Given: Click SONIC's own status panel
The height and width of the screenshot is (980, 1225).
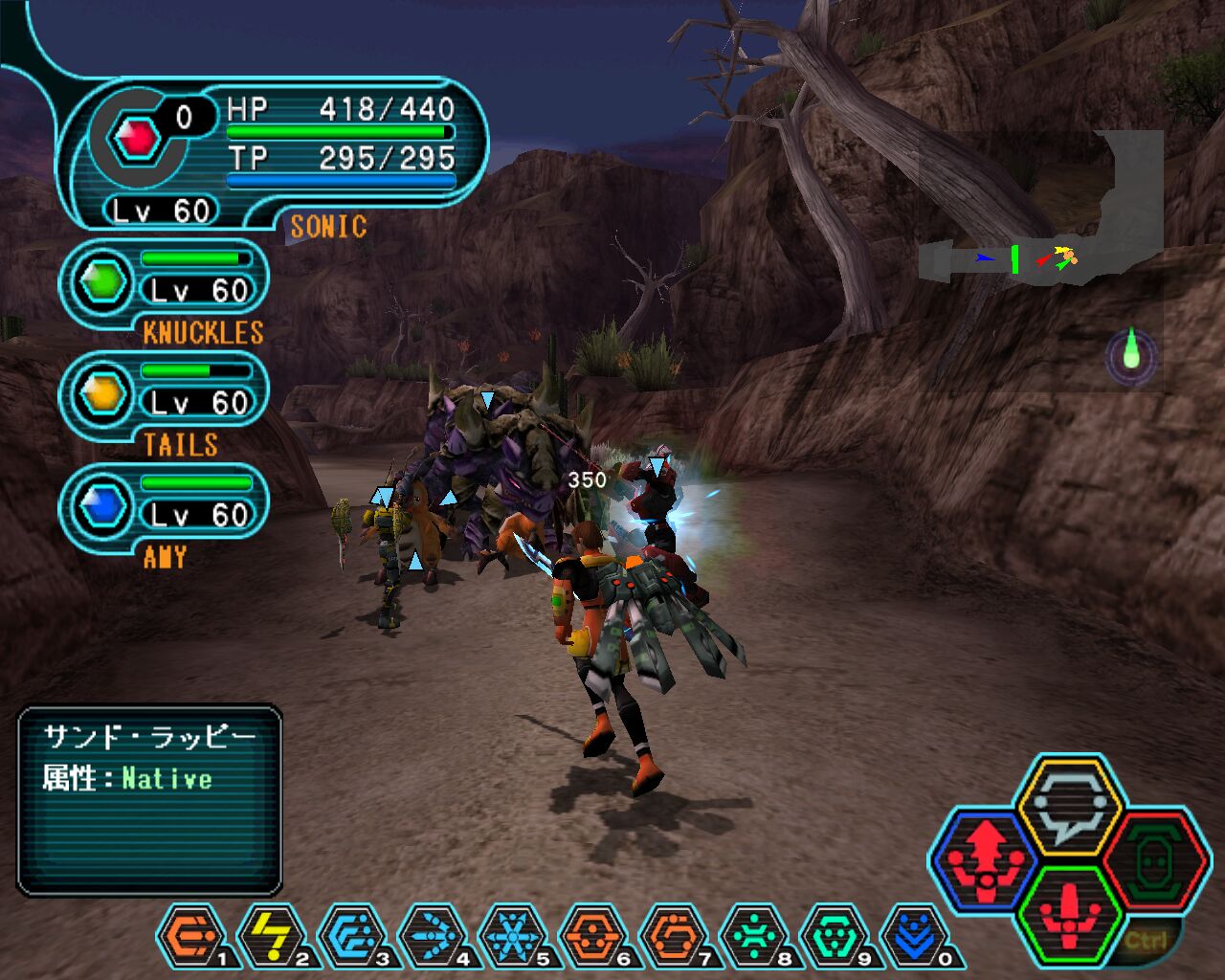Looking at the screenshot, I should [278, 153].
